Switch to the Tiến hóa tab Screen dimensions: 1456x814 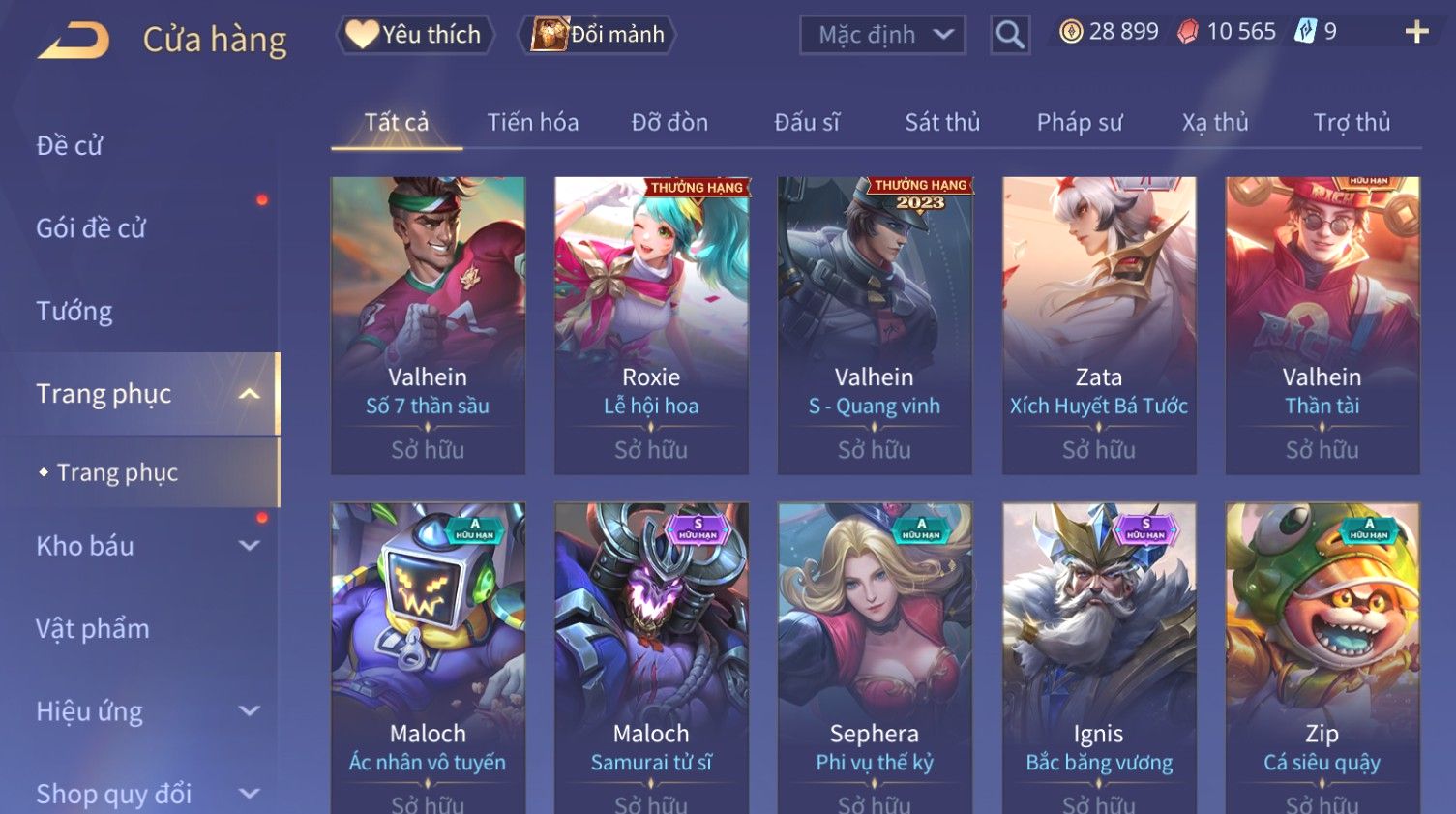pos(532,123)
